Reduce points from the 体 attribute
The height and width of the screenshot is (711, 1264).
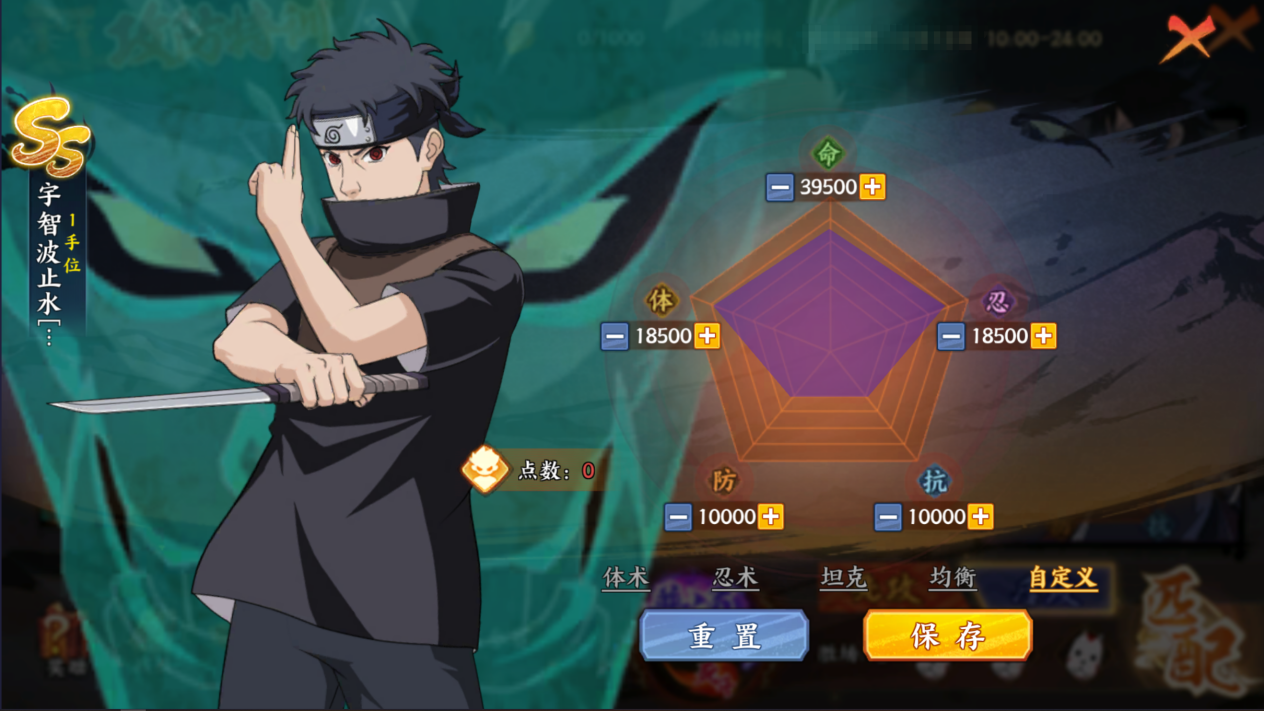(615, 336)
